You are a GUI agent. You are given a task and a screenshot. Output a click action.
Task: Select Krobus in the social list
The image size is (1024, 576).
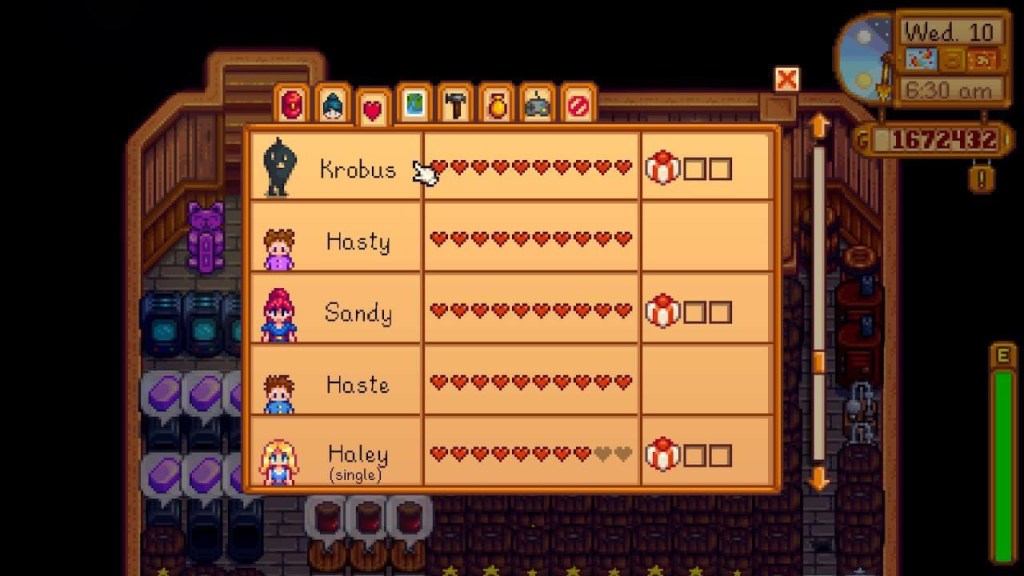click(357, 169)
